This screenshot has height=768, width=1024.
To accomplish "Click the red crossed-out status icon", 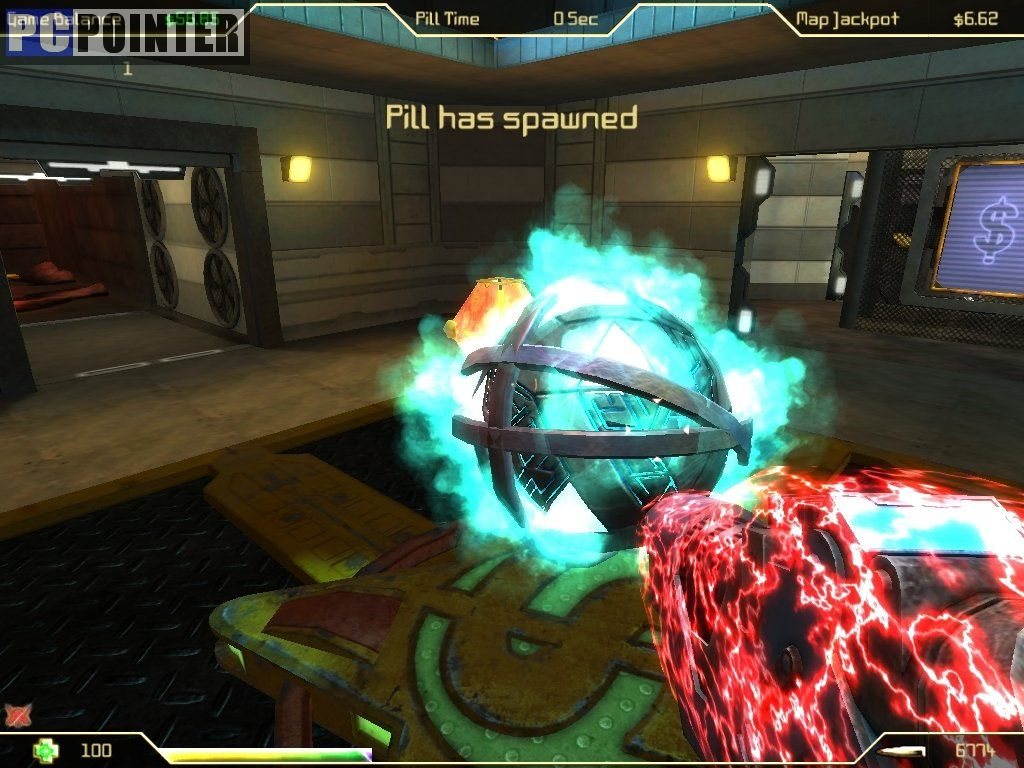I will pyautogui.click(x=17, y=714).
